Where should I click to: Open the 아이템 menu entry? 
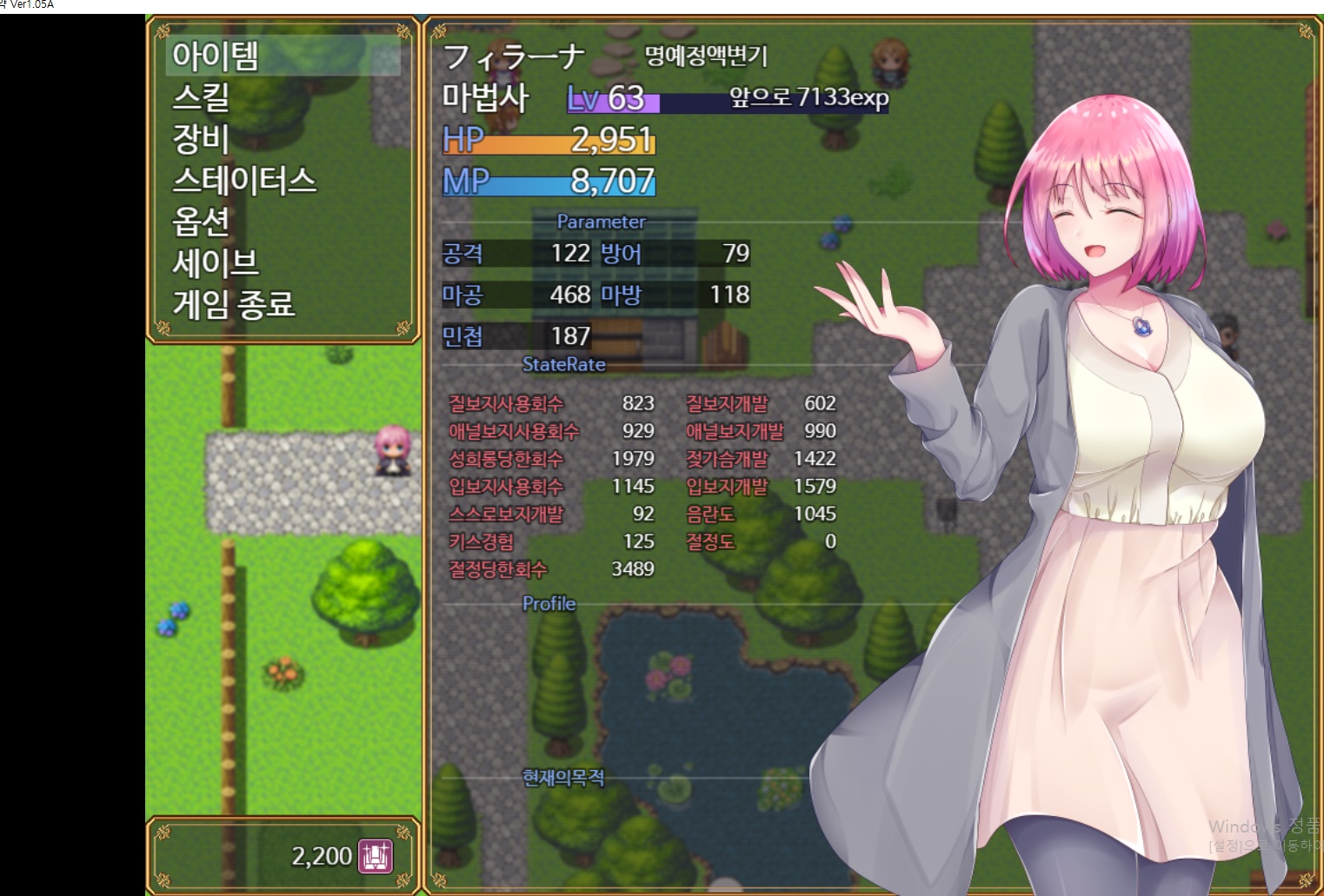283,56
